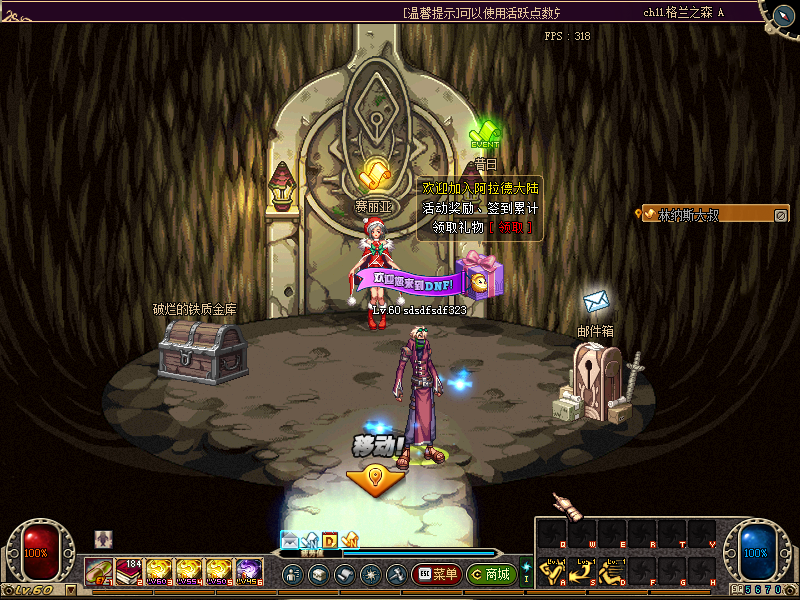Use the pill capsule consumable slot
800x600 pixels.
(x=99, y=571)
